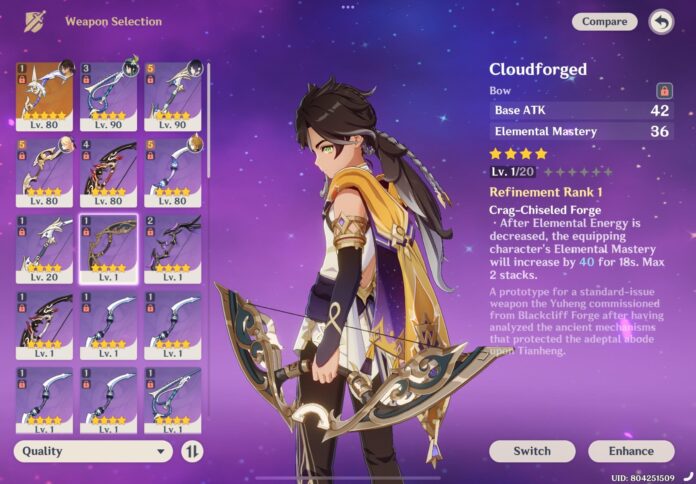This screenshot has height=484, width=696.
Task: Pick the Lv. 90 bow with refinement 5
Action: tap(172, 94)
